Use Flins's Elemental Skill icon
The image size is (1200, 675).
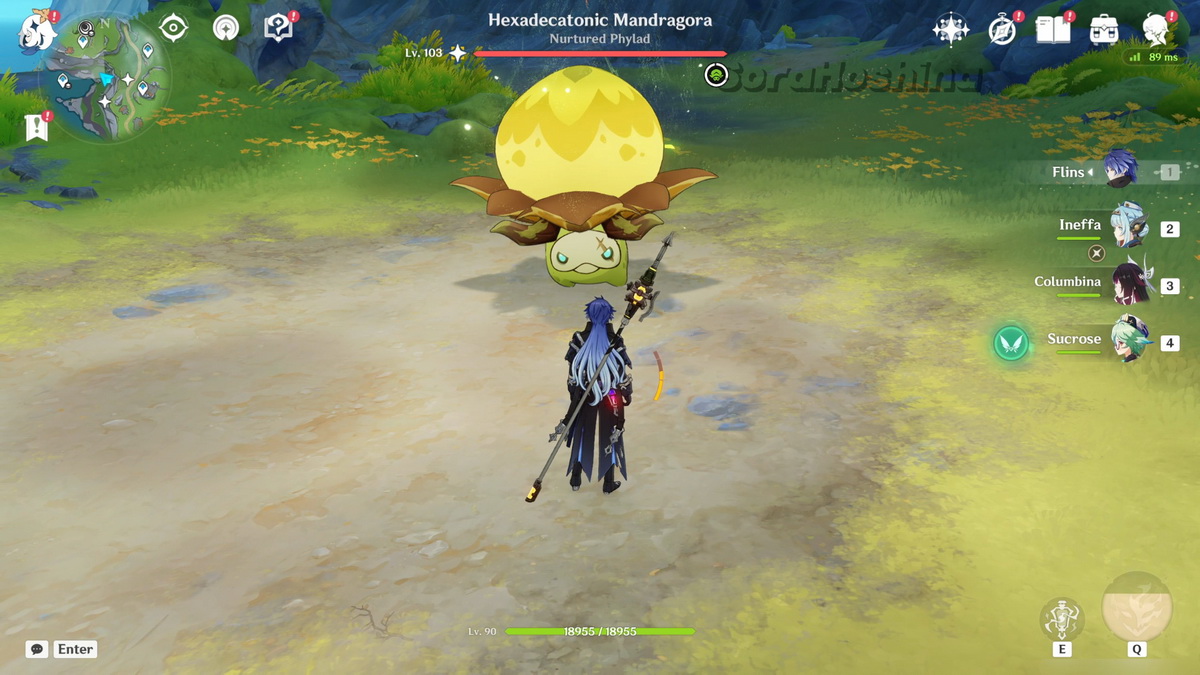(x=1061, y=619)
